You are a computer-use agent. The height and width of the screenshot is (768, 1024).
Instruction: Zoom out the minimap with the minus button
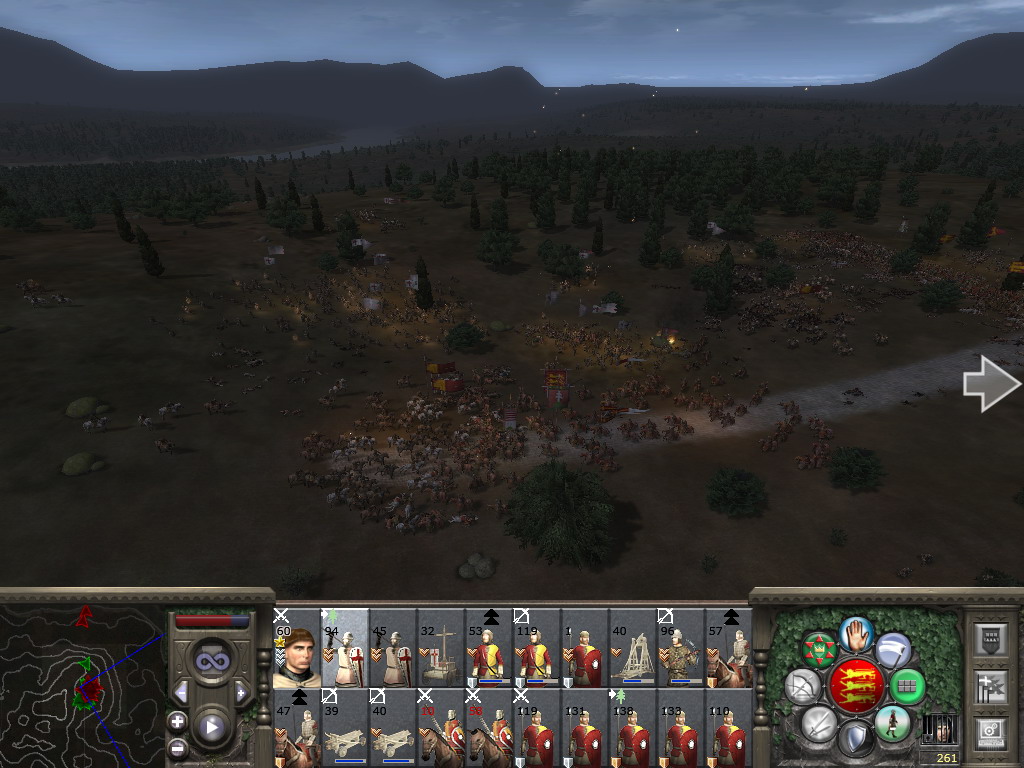tap(178, 747)
